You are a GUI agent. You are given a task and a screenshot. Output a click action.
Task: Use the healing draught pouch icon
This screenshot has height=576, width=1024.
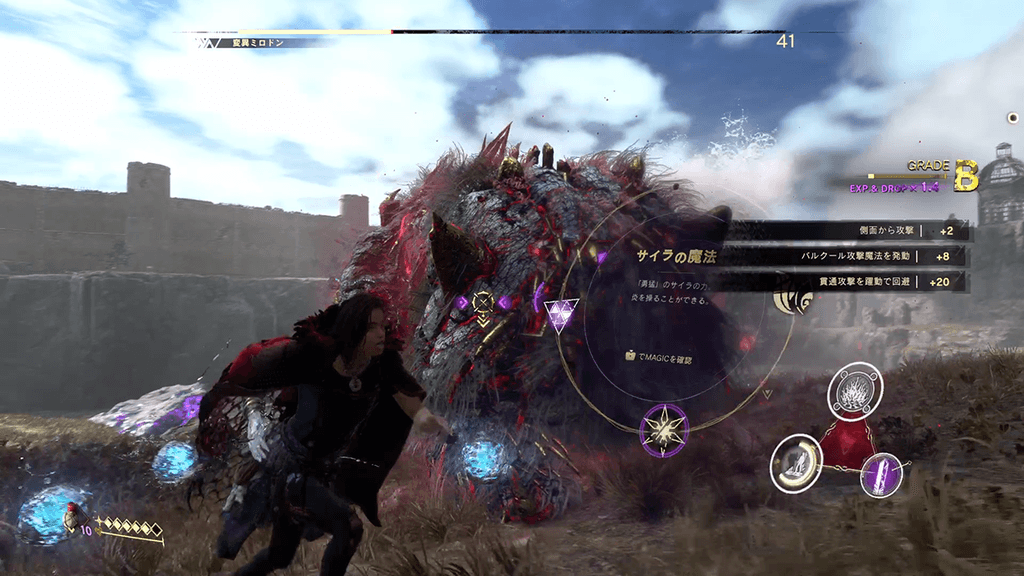tap(72, 518)
